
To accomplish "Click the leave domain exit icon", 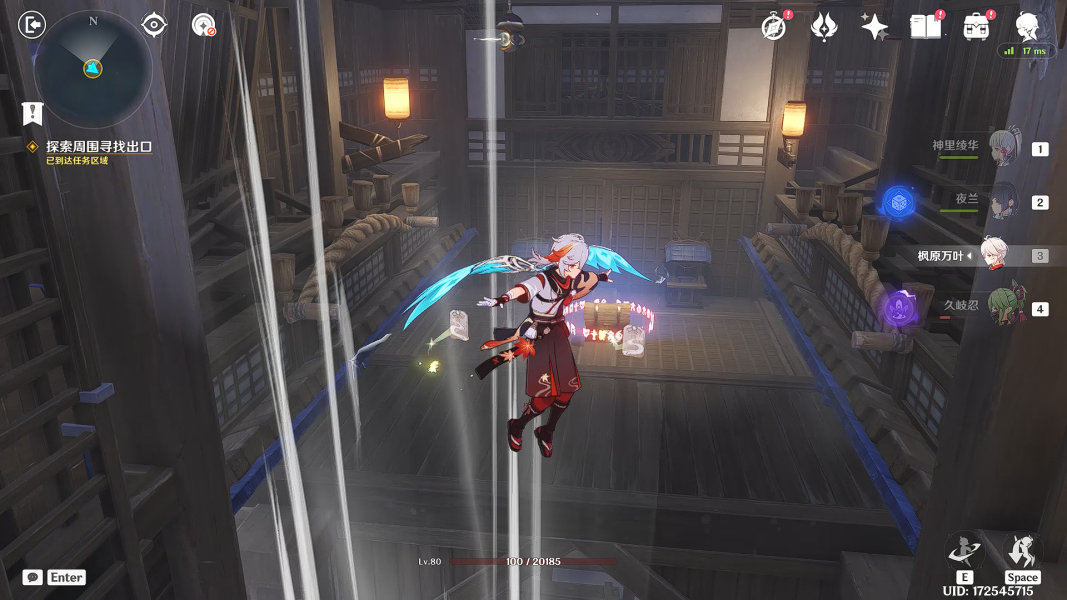I will [x=33, y=24].
